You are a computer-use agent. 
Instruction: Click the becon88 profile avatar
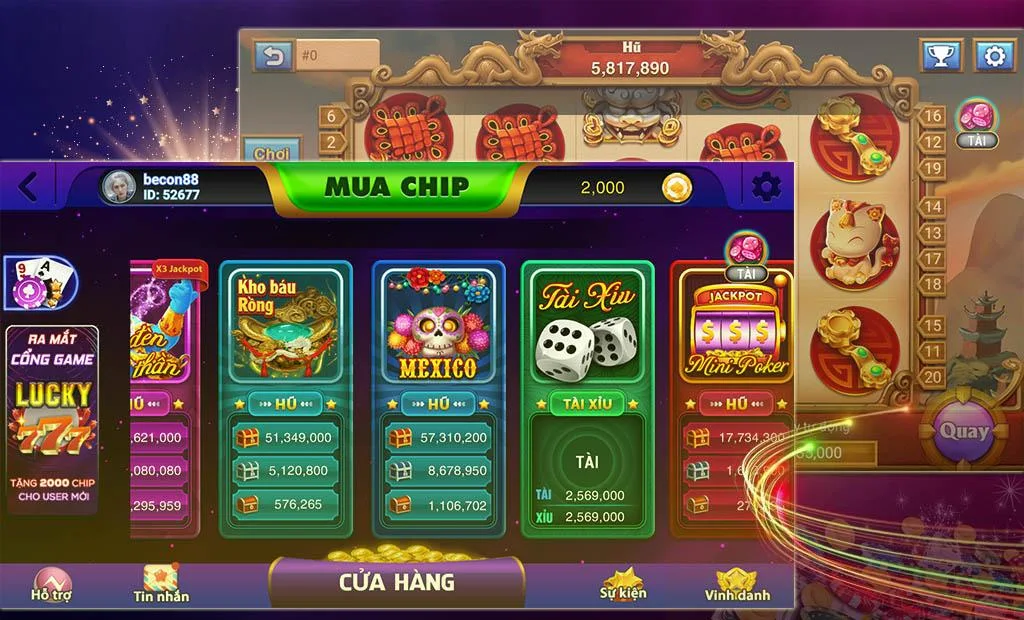click(x=117, y=187)
